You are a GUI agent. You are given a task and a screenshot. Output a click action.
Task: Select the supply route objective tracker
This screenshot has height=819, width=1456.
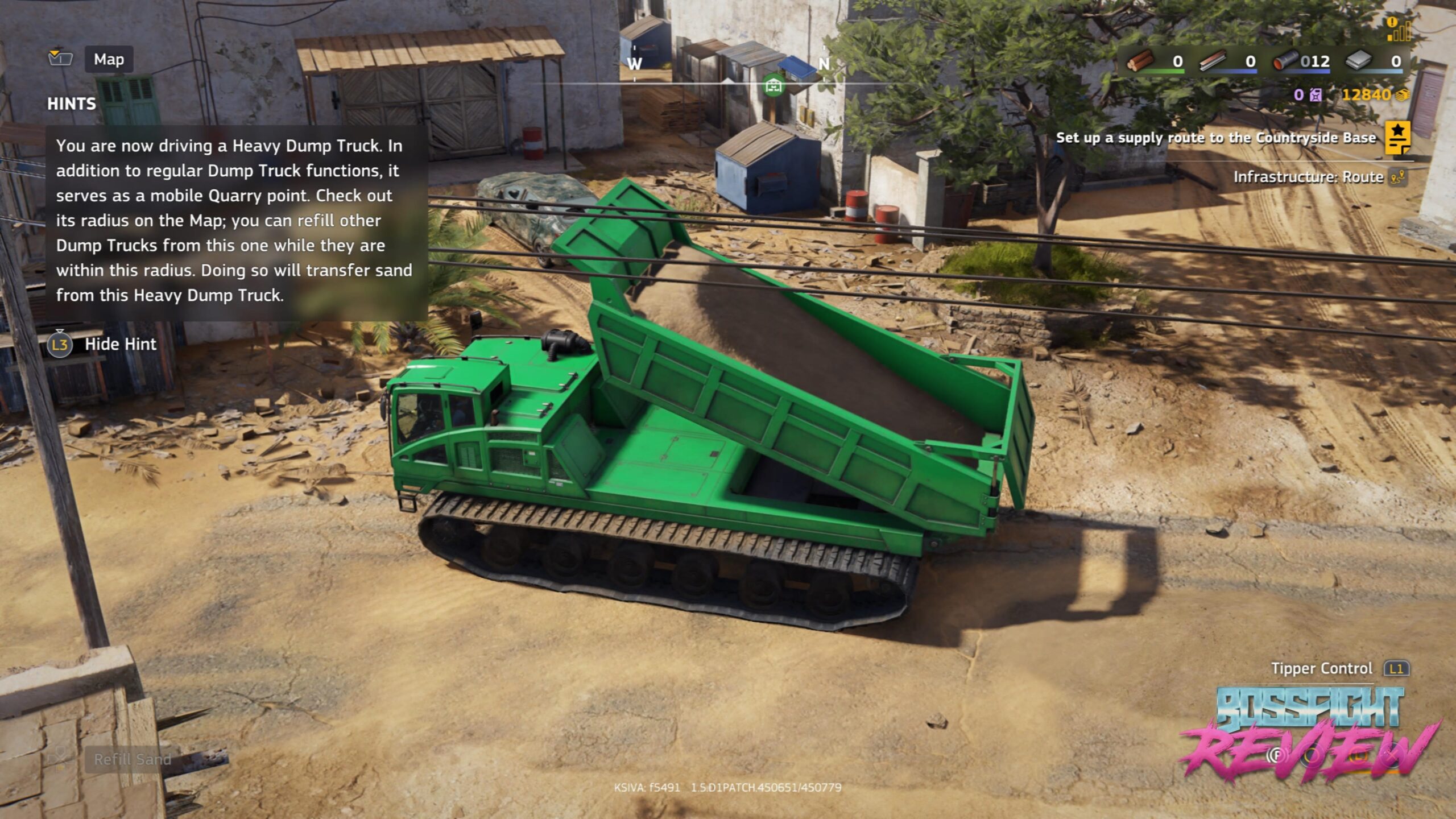(x=1215, y=138)
